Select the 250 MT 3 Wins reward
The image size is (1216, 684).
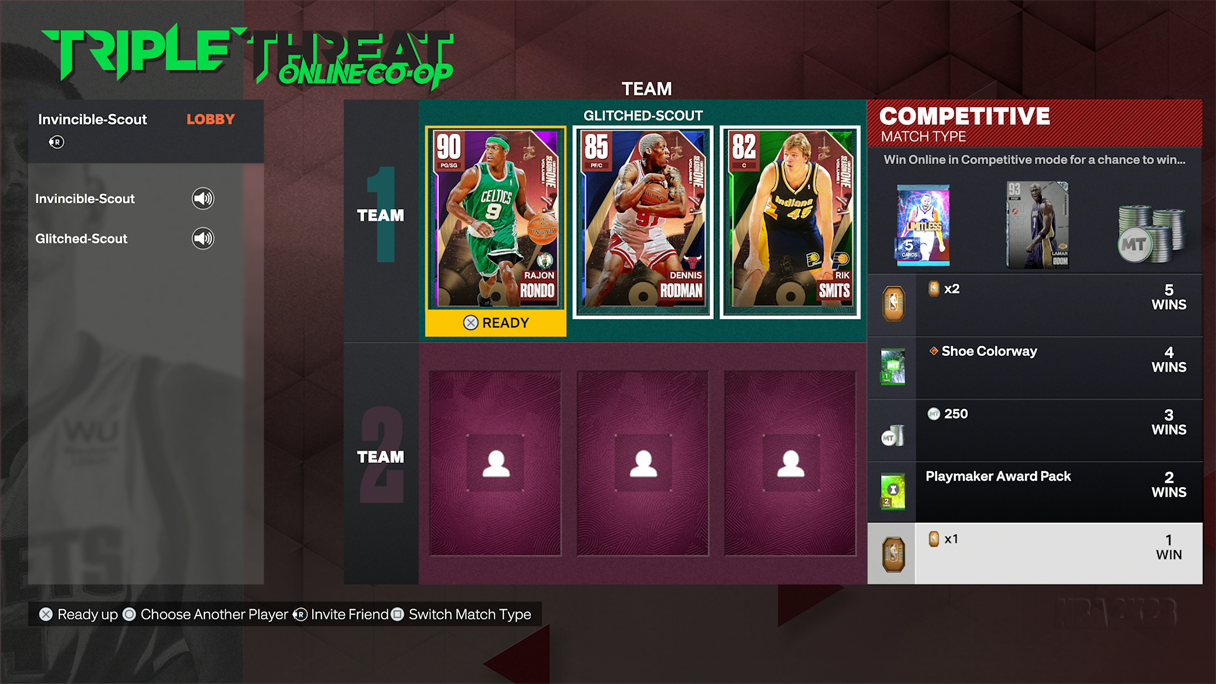[x=1034, y=429]
